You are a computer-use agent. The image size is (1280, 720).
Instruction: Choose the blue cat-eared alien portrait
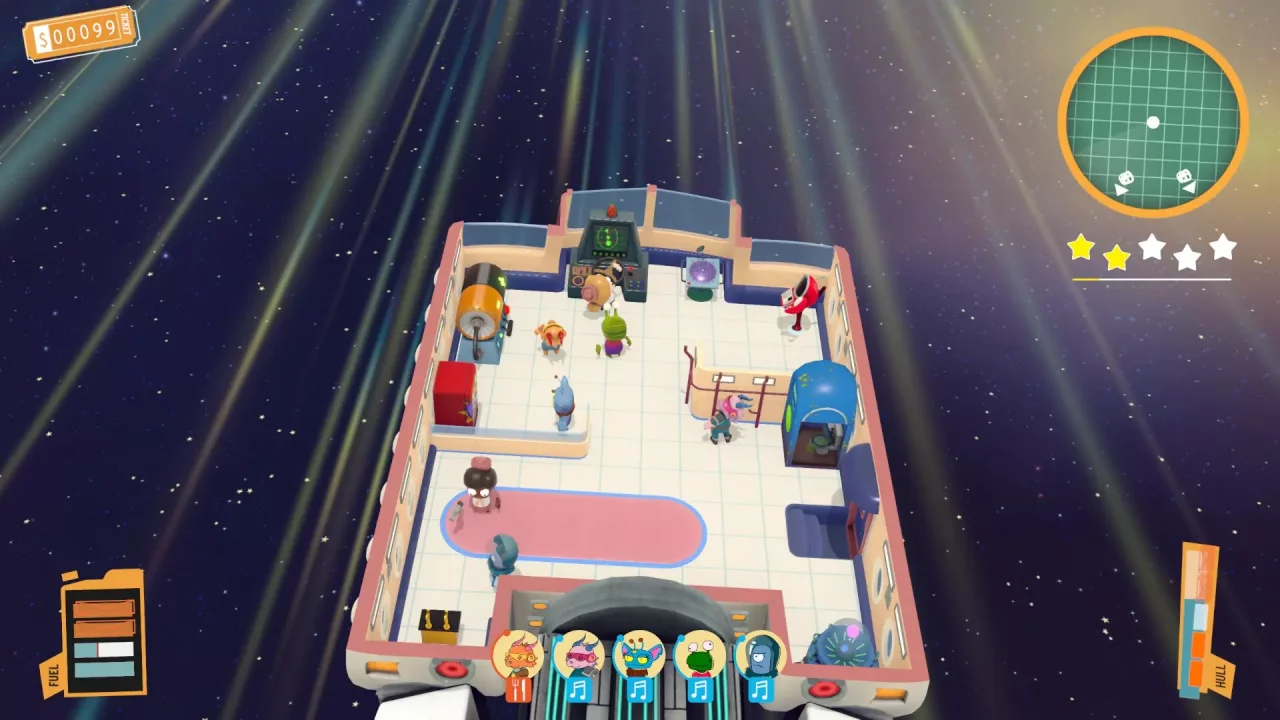(x=639, y=655)
